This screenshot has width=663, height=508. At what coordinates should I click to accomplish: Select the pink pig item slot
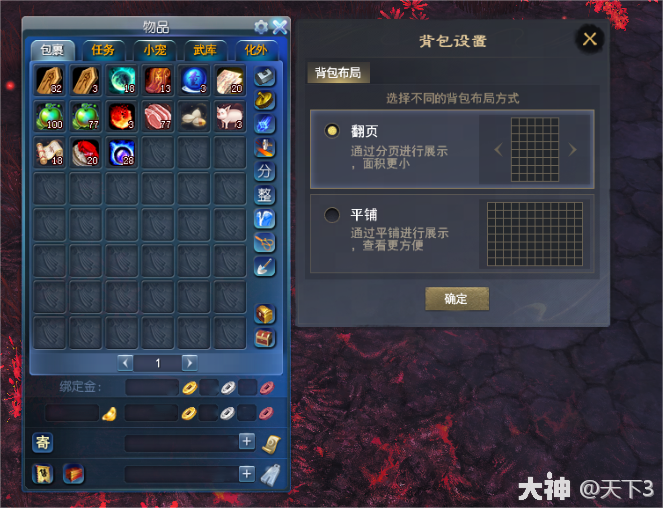point(229,116)
